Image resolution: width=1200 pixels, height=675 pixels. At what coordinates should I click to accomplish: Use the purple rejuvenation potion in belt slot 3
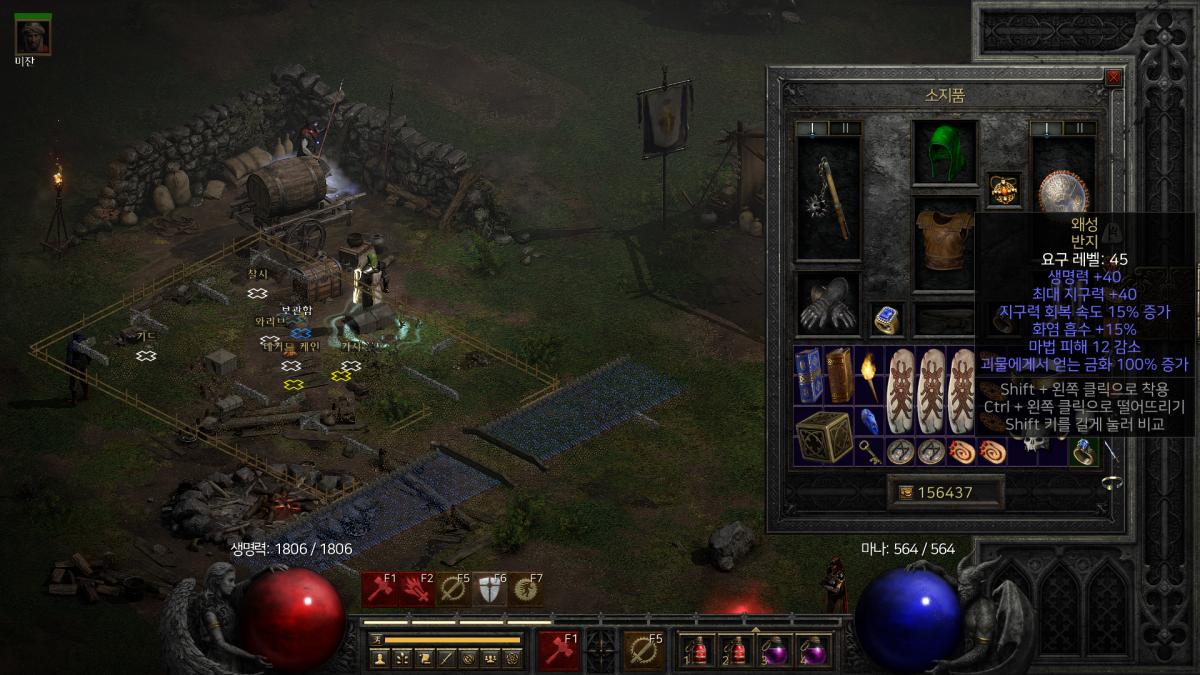pos(777,651)
